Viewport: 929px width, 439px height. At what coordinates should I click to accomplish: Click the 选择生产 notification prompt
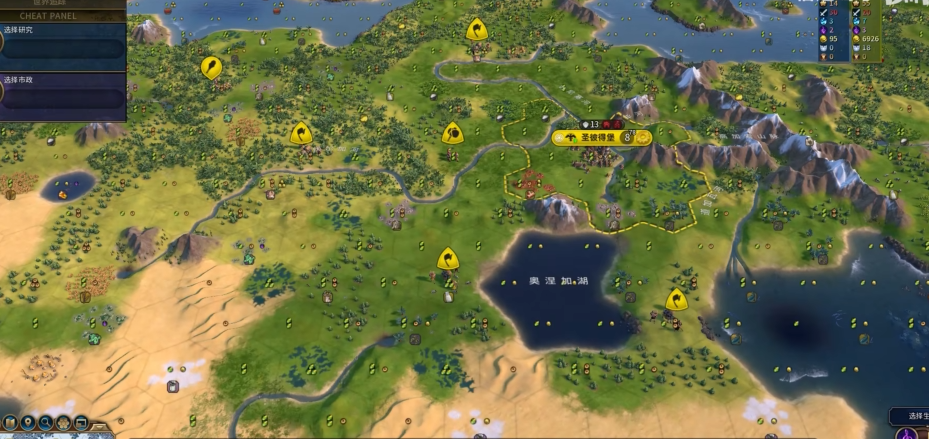(x=910, y=415)
